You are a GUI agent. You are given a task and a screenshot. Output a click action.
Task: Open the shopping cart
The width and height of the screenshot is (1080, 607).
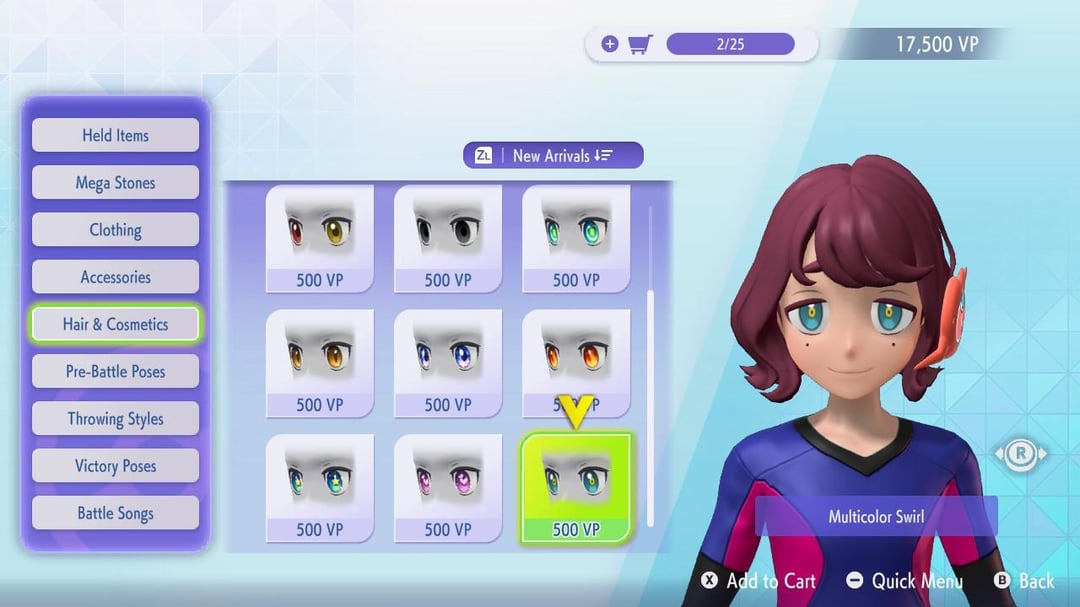point(640,44)
